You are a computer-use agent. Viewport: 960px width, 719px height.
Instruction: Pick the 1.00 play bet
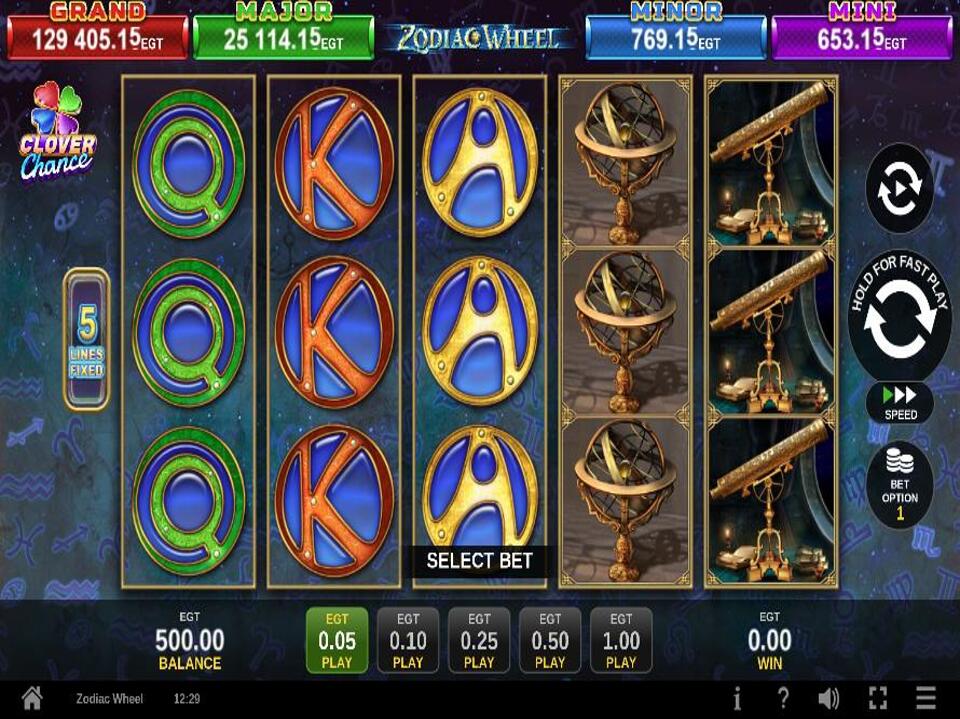621,640
